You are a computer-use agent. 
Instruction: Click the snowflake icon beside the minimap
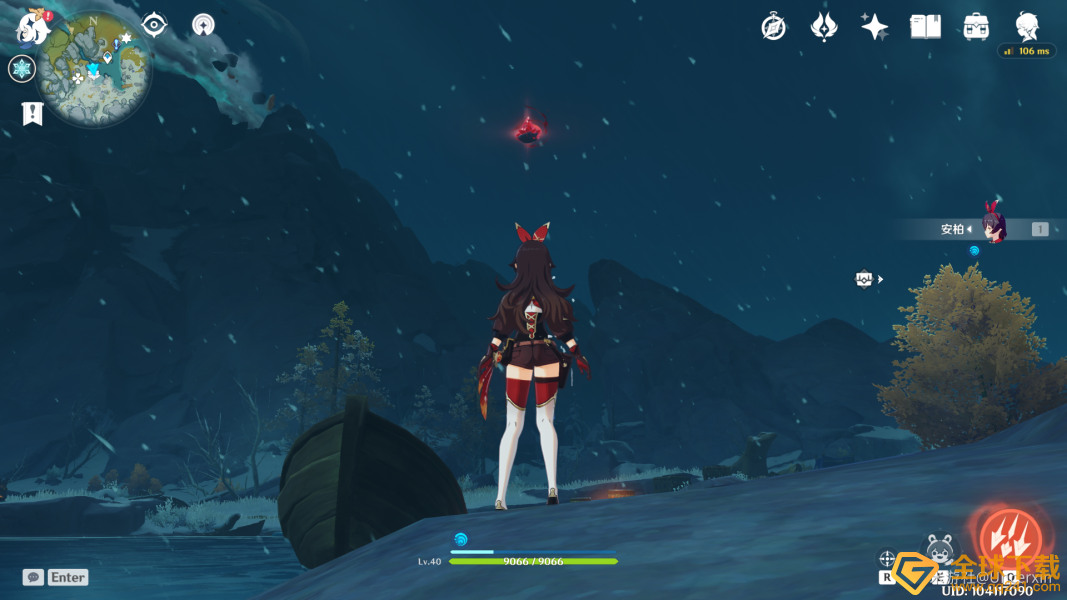22,69
